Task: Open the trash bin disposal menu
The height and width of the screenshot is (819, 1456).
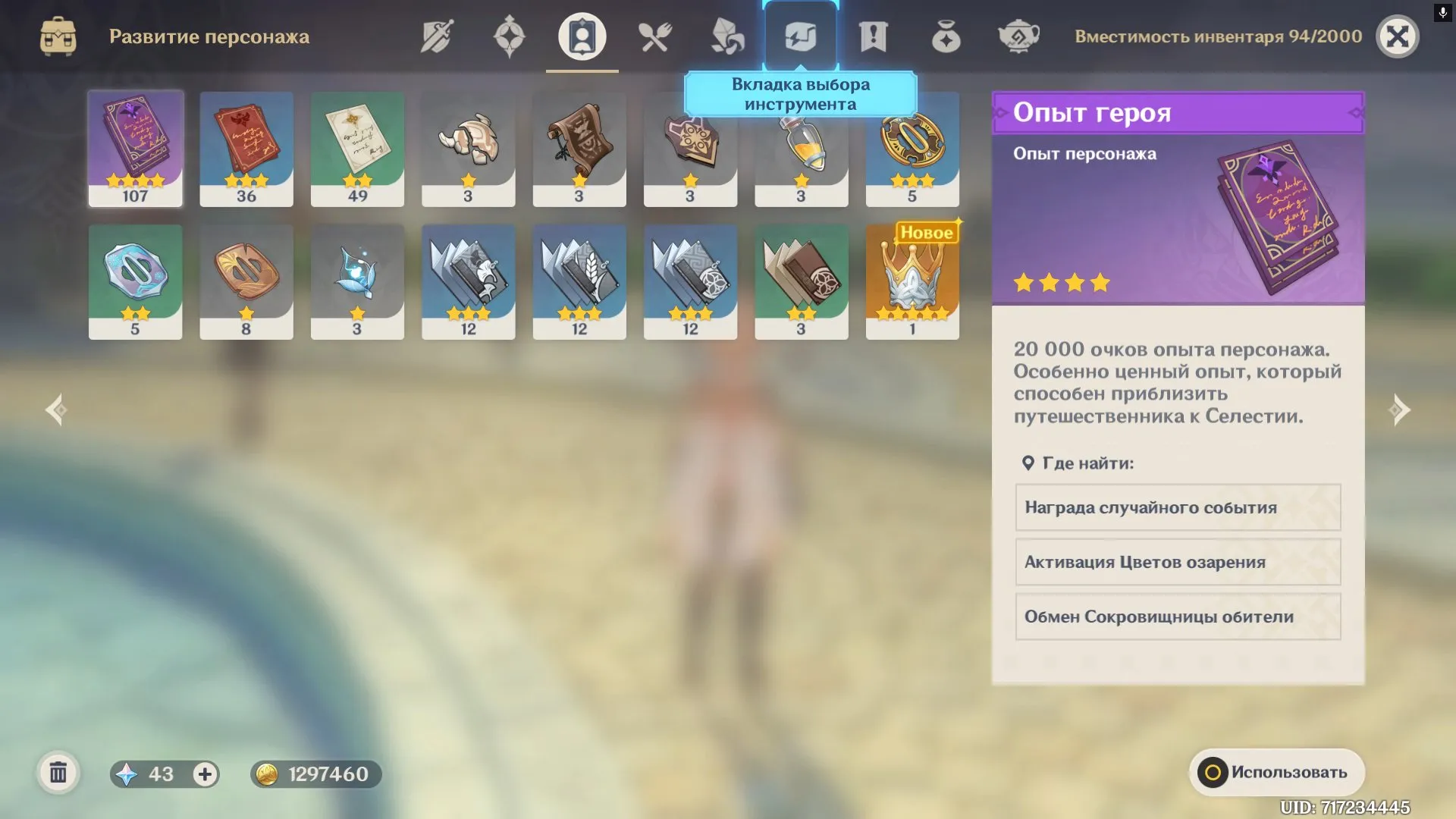Action: pos(57,773)
